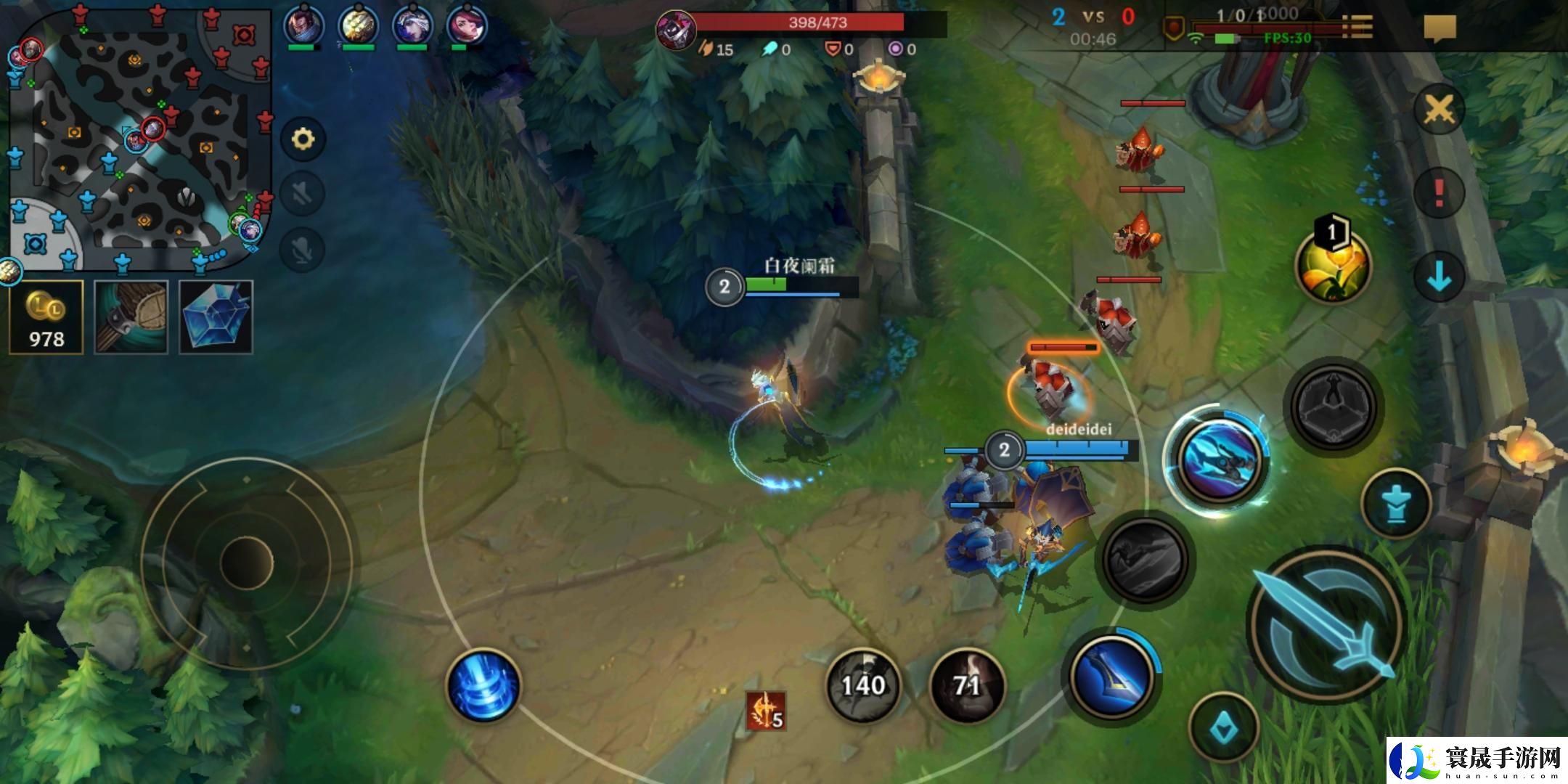
Task: Open the gear settings button
Action: click(303, 139)
